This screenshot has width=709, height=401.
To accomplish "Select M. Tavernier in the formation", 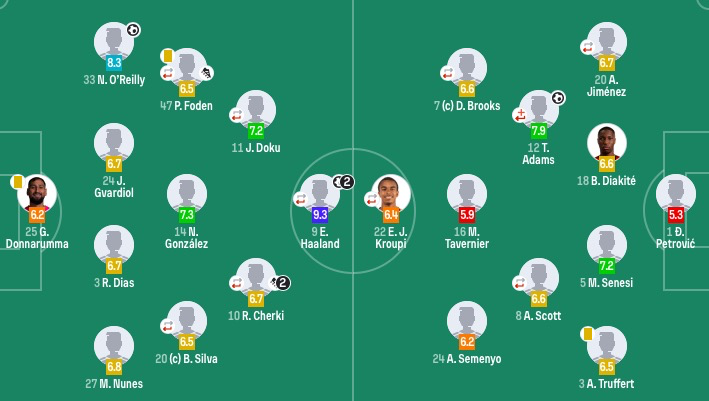I will (467, 194).
